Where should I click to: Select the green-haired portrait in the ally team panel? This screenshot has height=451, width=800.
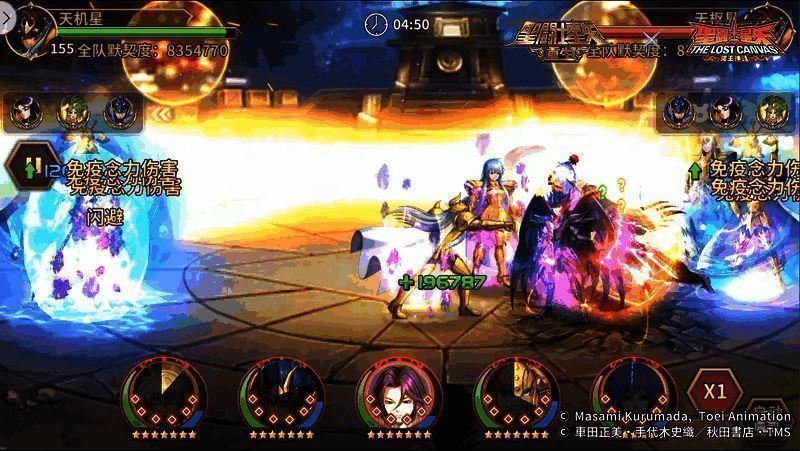coord(73,112)
